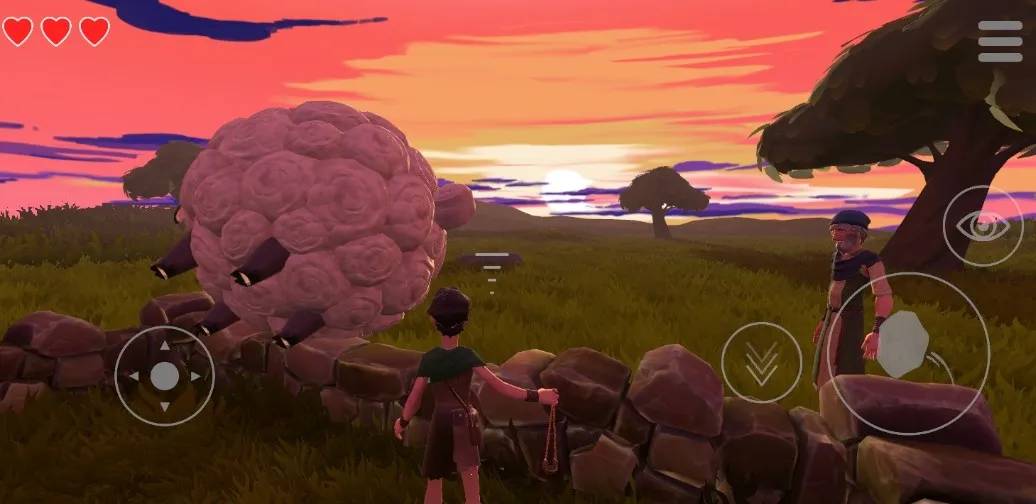The width and height of the screenshot is (1036, 504).
Task: Open the hamburger pause menu
Action: pos(1000,42)
